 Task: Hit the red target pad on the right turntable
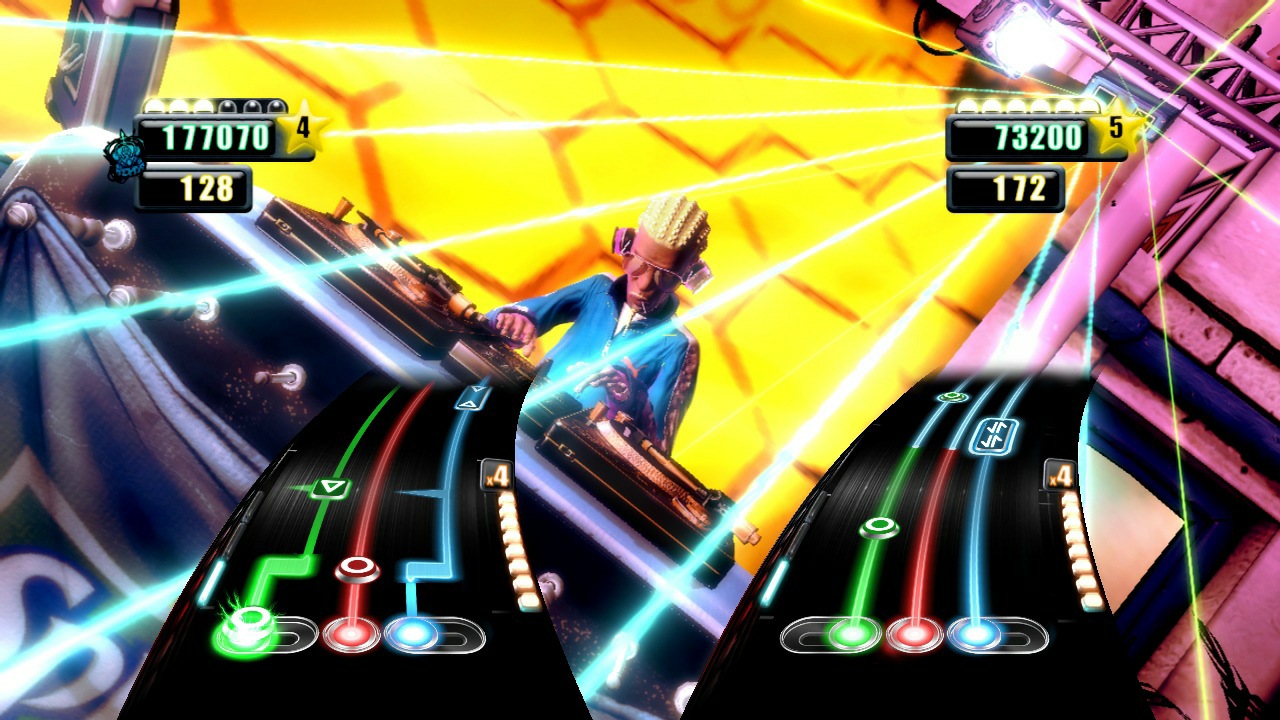point(912,631)
